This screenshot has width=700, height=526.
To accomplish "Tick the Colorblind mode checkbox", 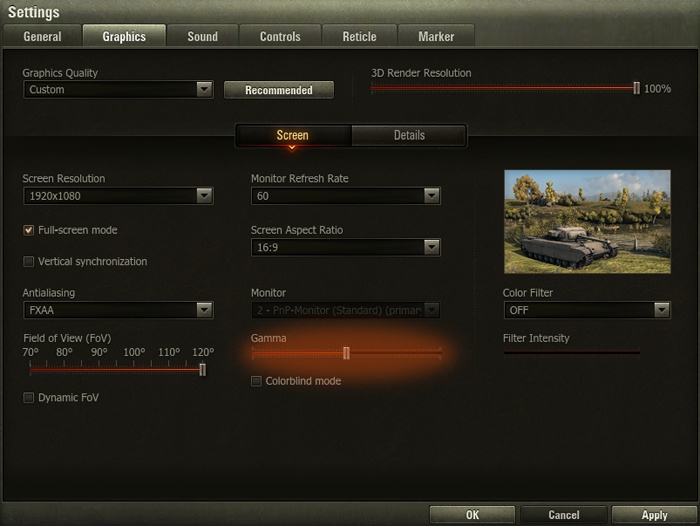I will (x=257, y=381).
